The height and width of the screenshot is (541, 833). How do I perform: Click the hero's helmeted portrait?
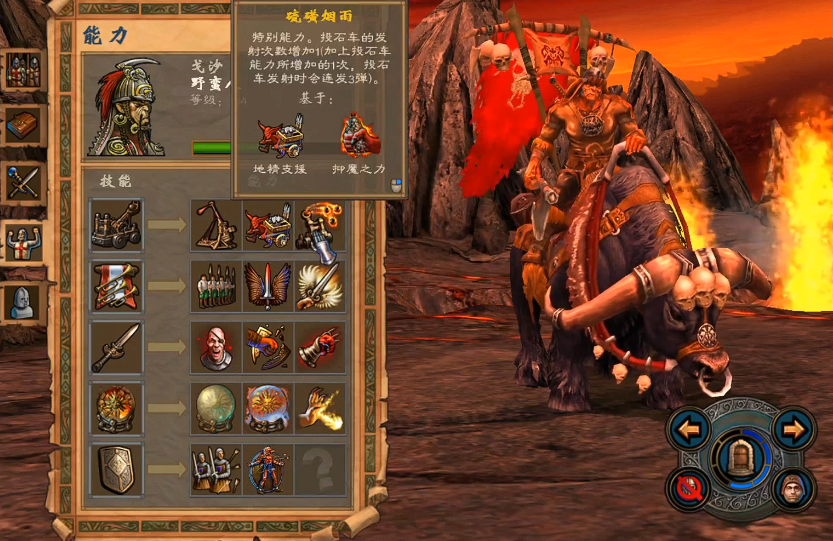(129, 107)
